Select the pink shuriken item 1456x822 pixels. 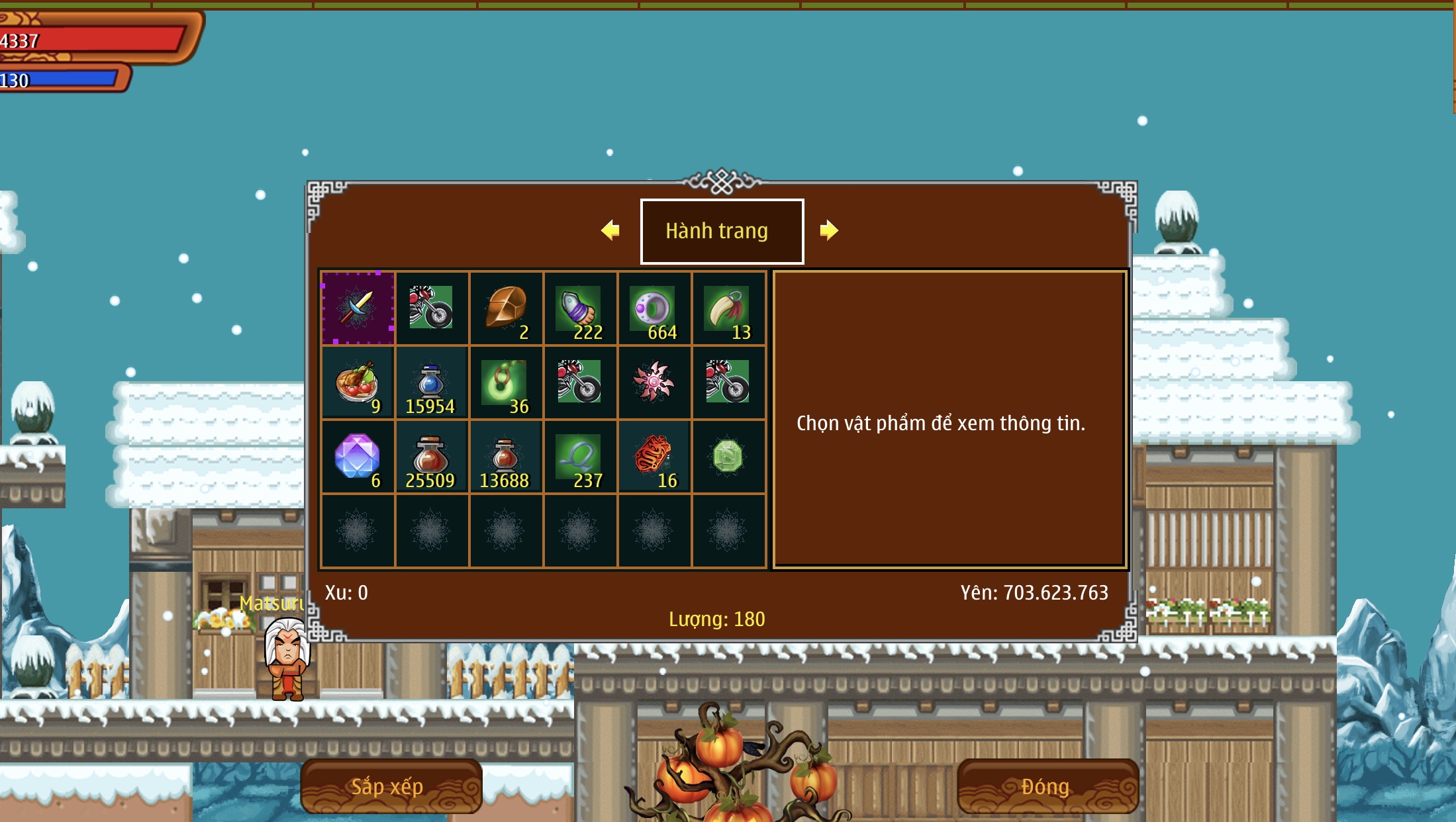pyautogui.click(x=654, y=382)
